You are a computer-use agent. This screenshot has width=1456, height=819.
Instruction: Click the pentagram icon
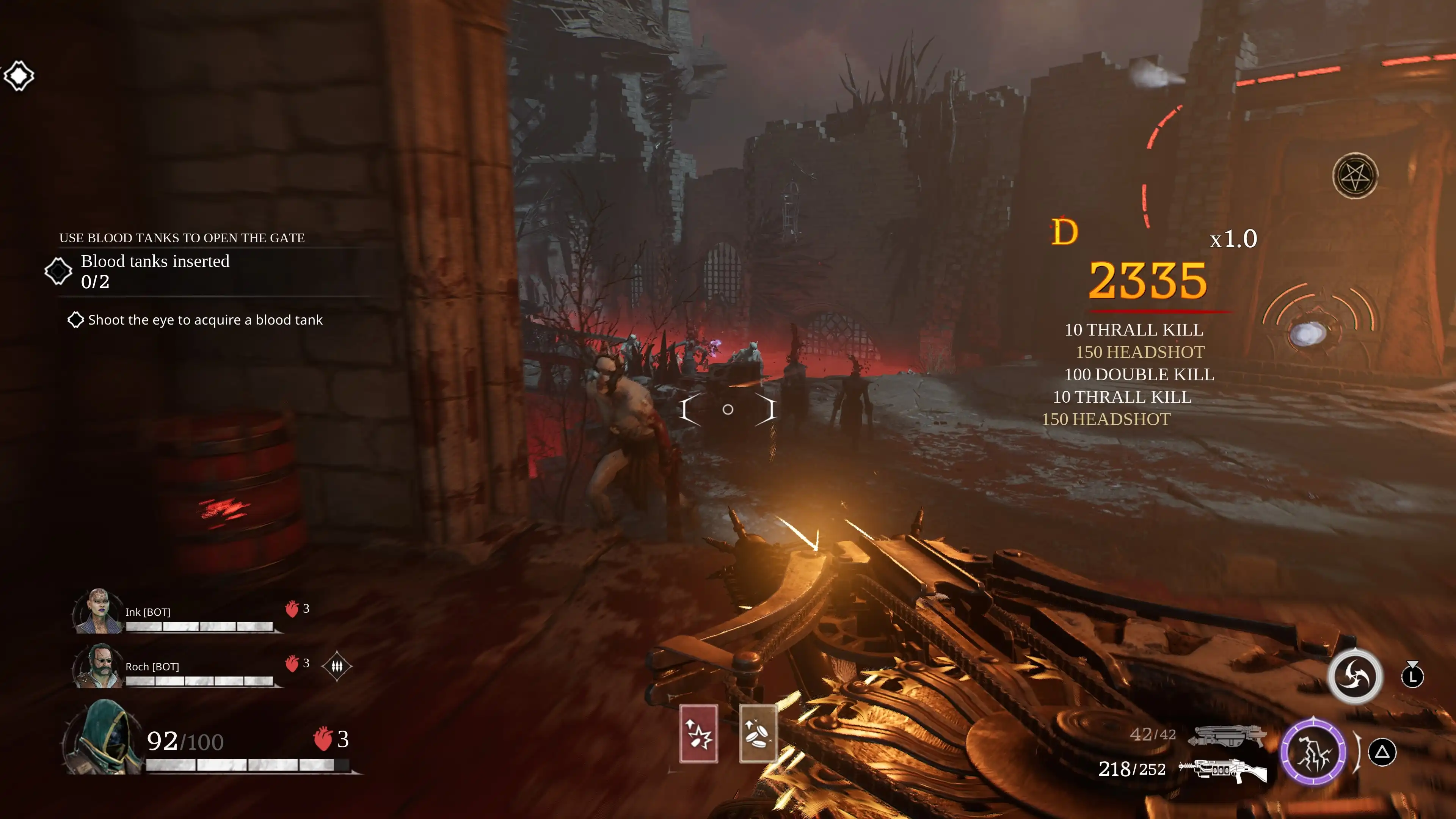1355,176
